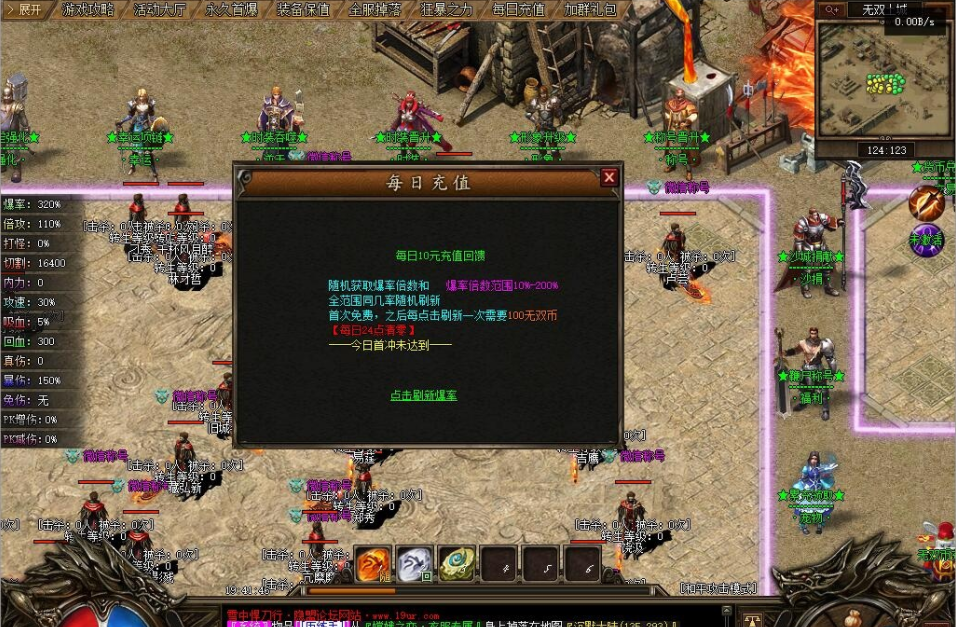Close the 每日充值 dialog window

point(609,178)
